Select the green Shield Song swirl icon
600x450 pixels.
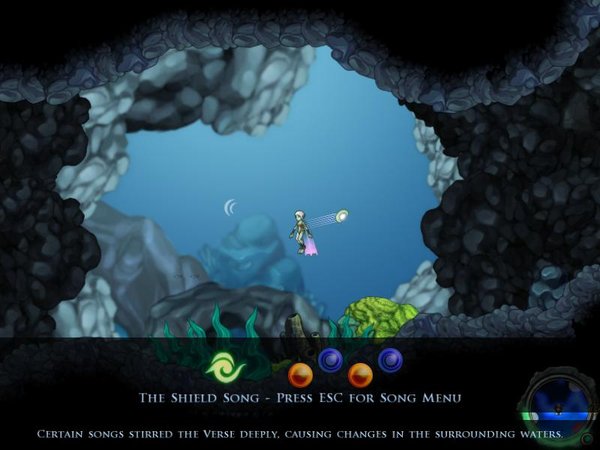[x=225, y=367]
